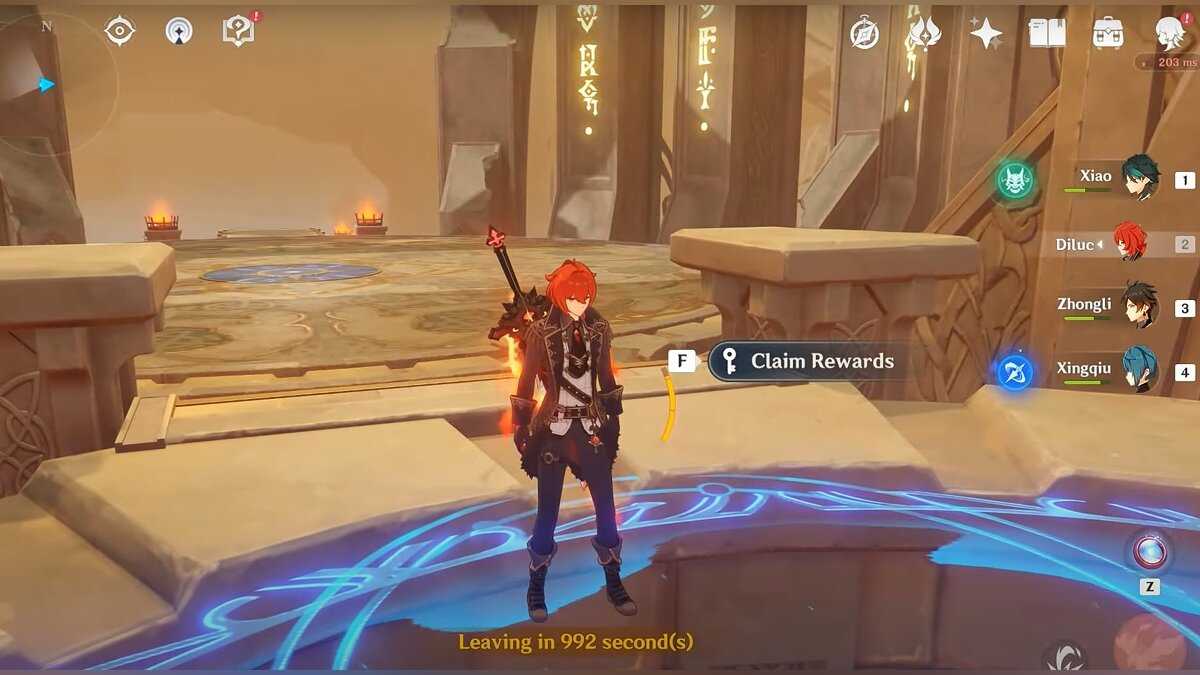1200x675 pixels.
Task: Select Diluc in the party list
Action: [x=1128, y=243]
